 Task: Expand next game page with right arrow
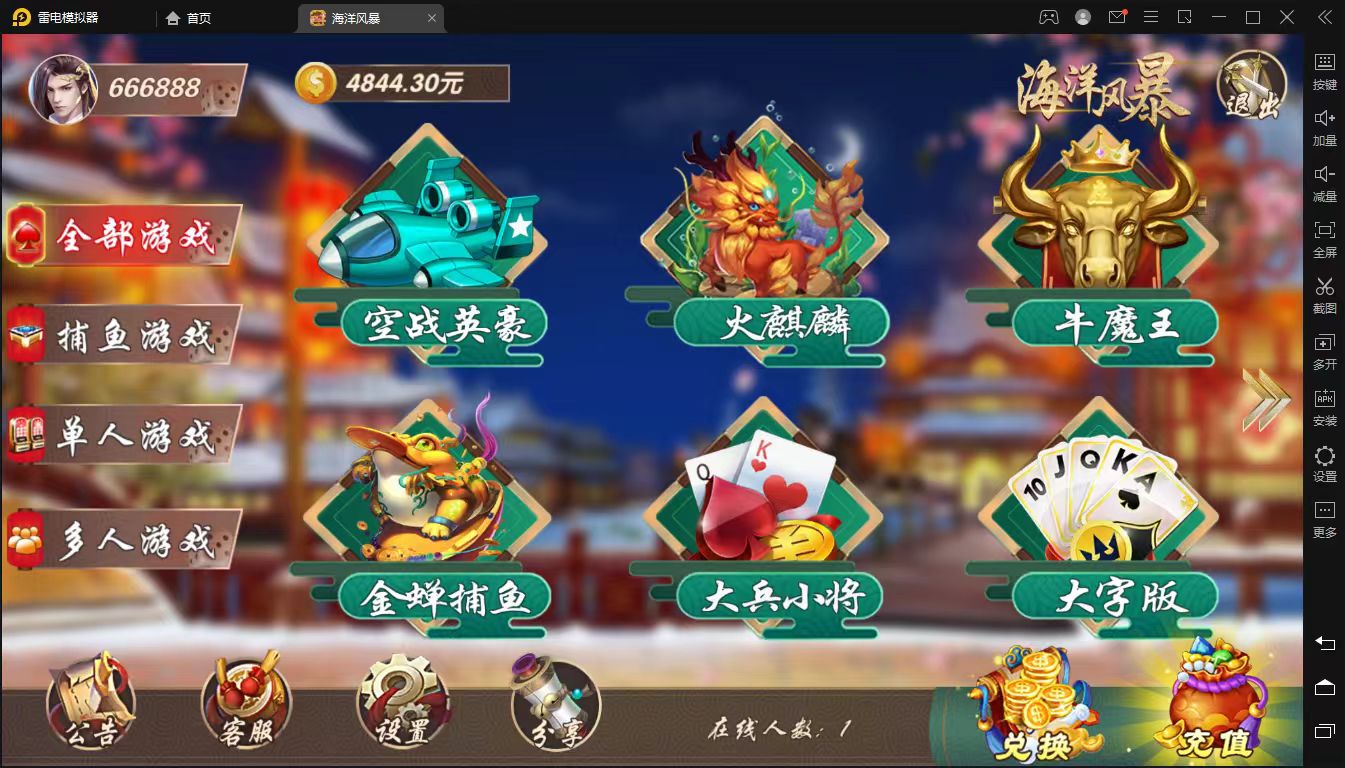1268,398
